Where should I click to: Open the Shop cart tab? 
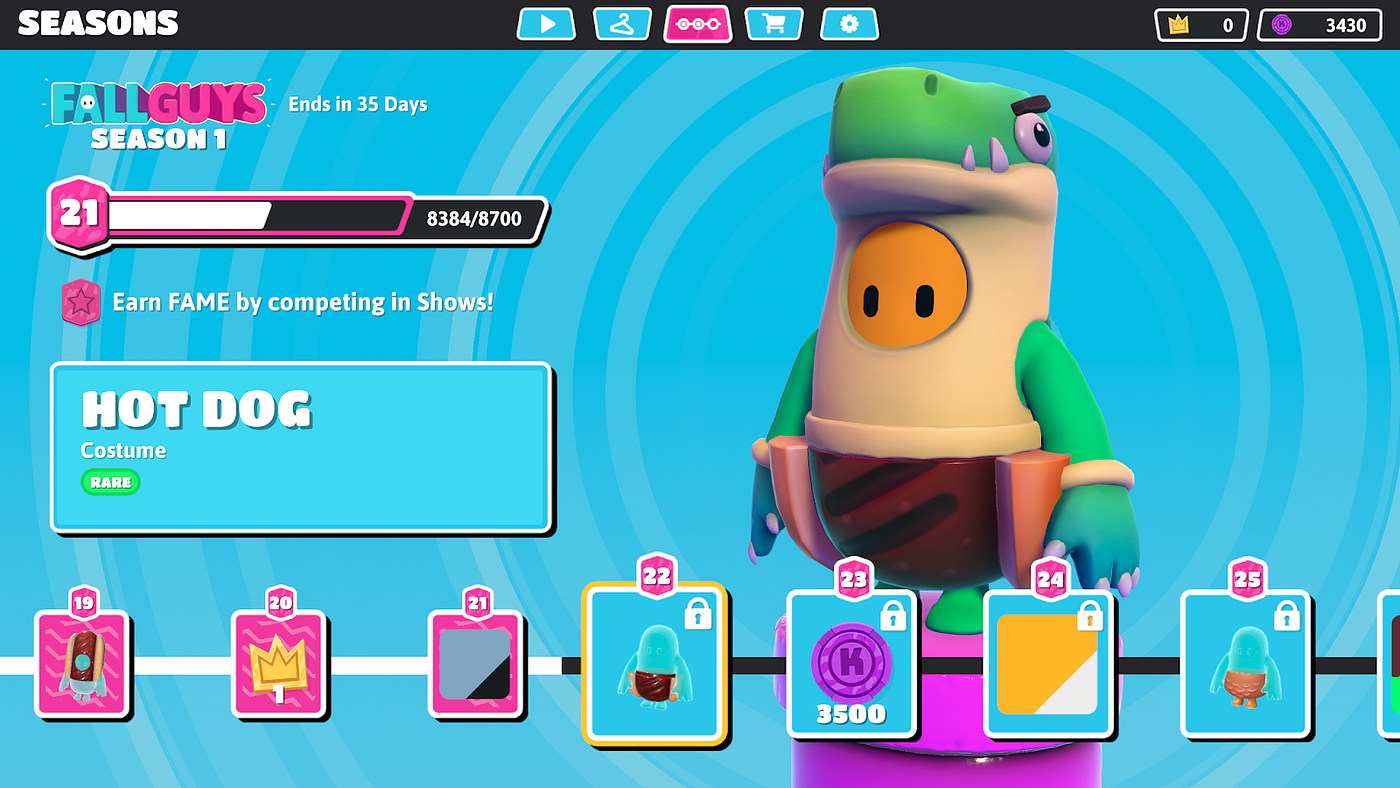point(773,24)
